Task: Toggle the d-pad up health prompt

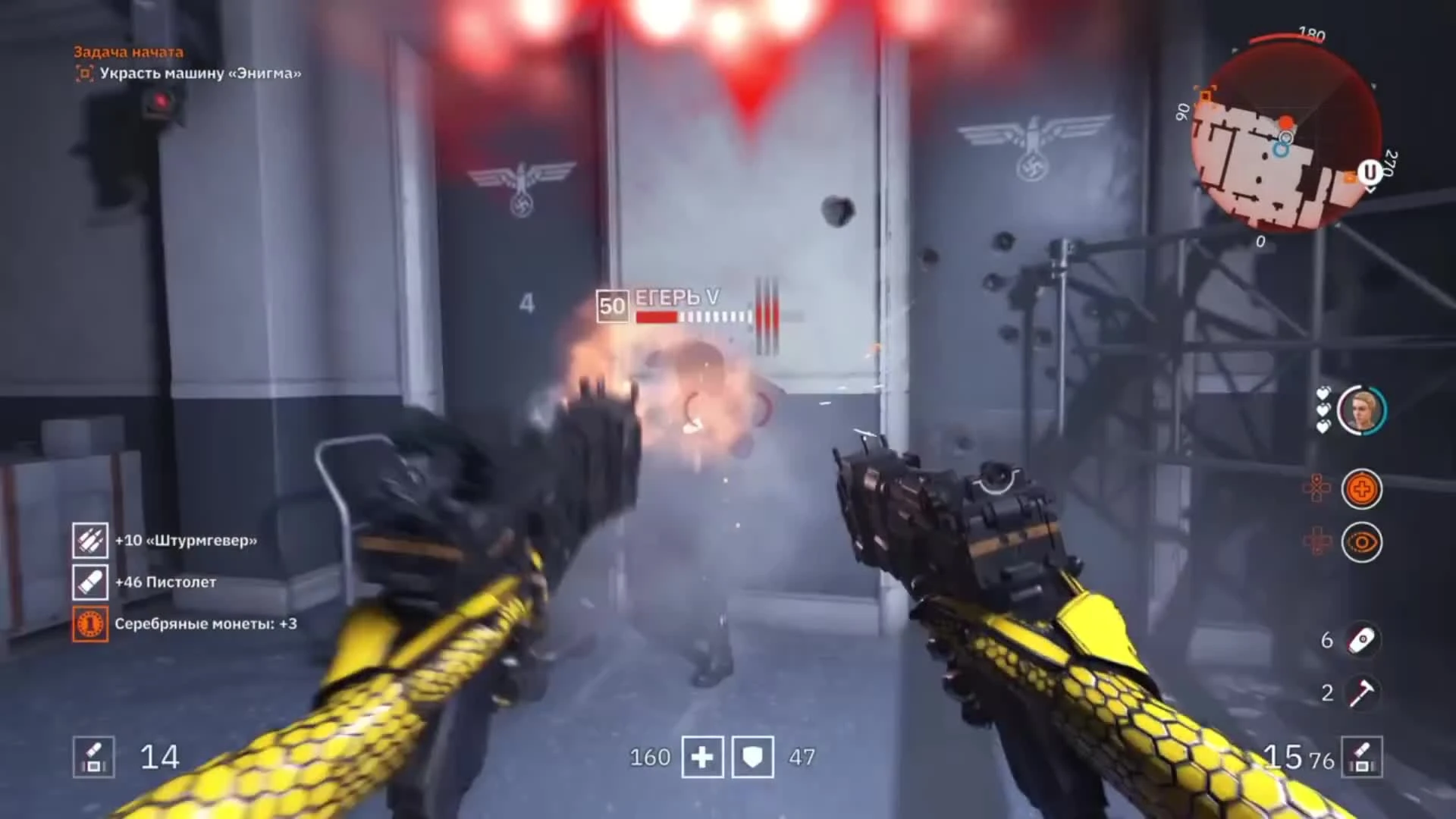Action: coord(1317,489)
